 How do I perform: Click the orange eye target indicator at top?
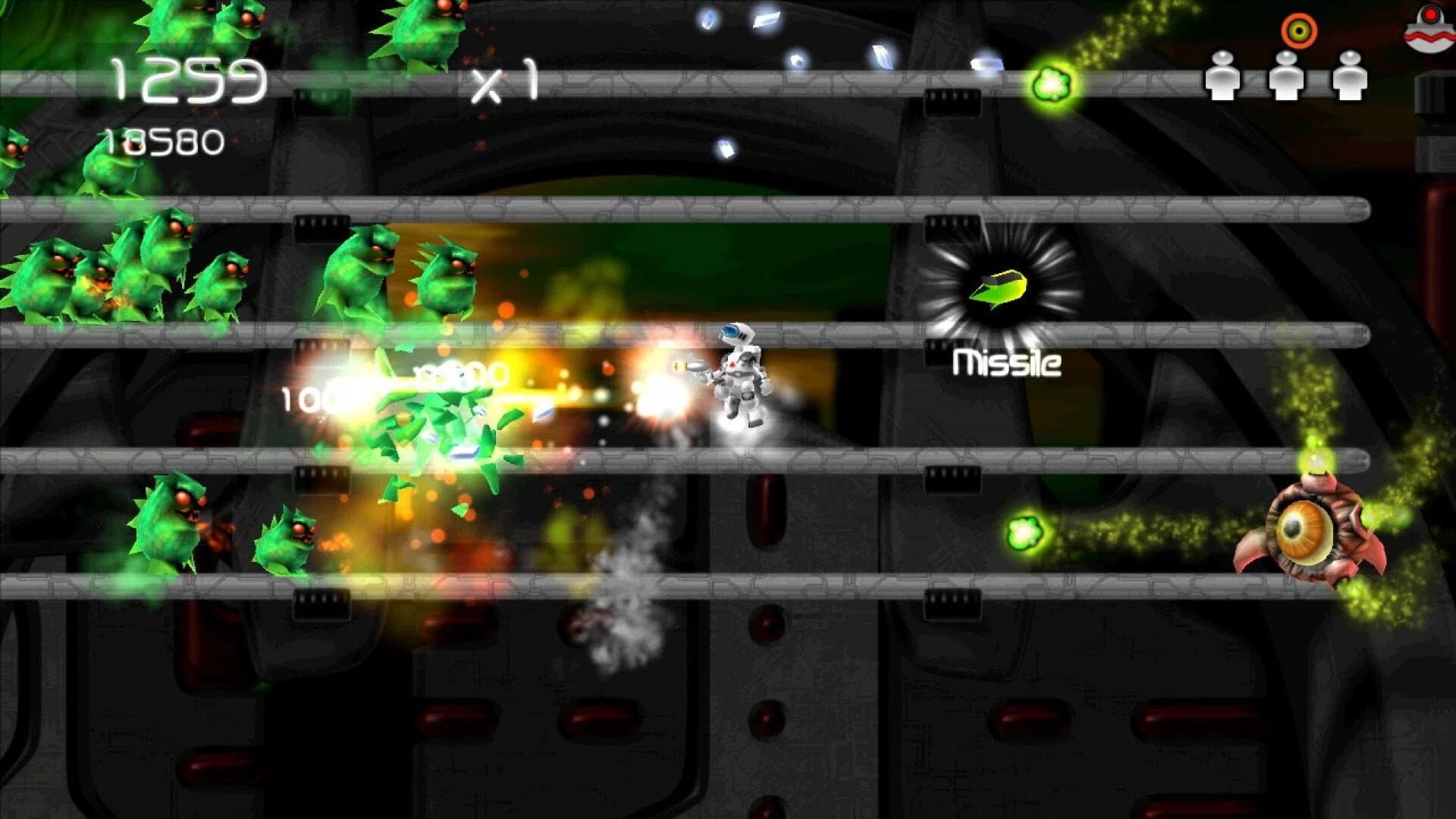click(1301, 30)
